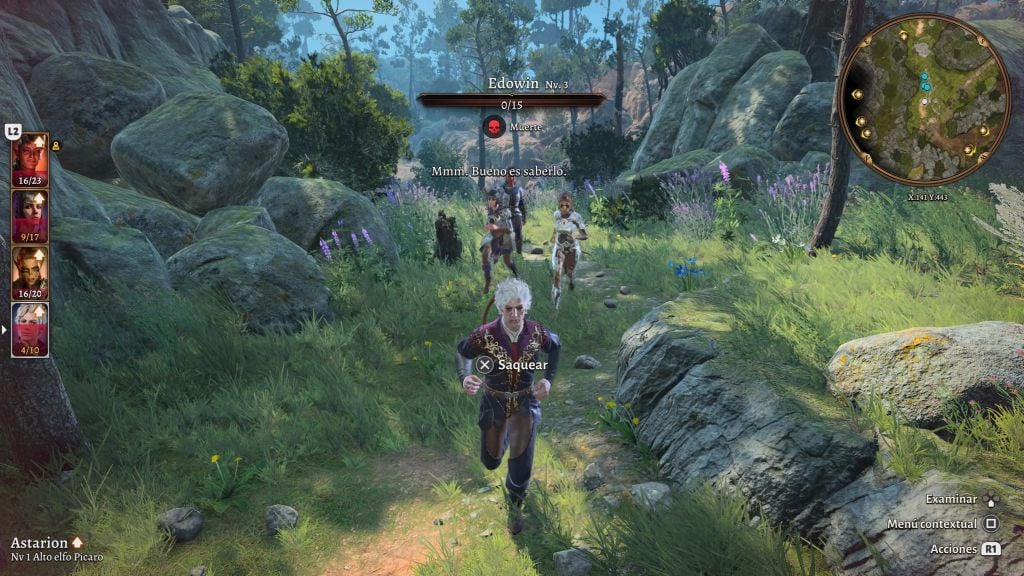
Task: Click the padlock icon beside the party portraits
Action: pyautogui.click(x=55, y=146)
